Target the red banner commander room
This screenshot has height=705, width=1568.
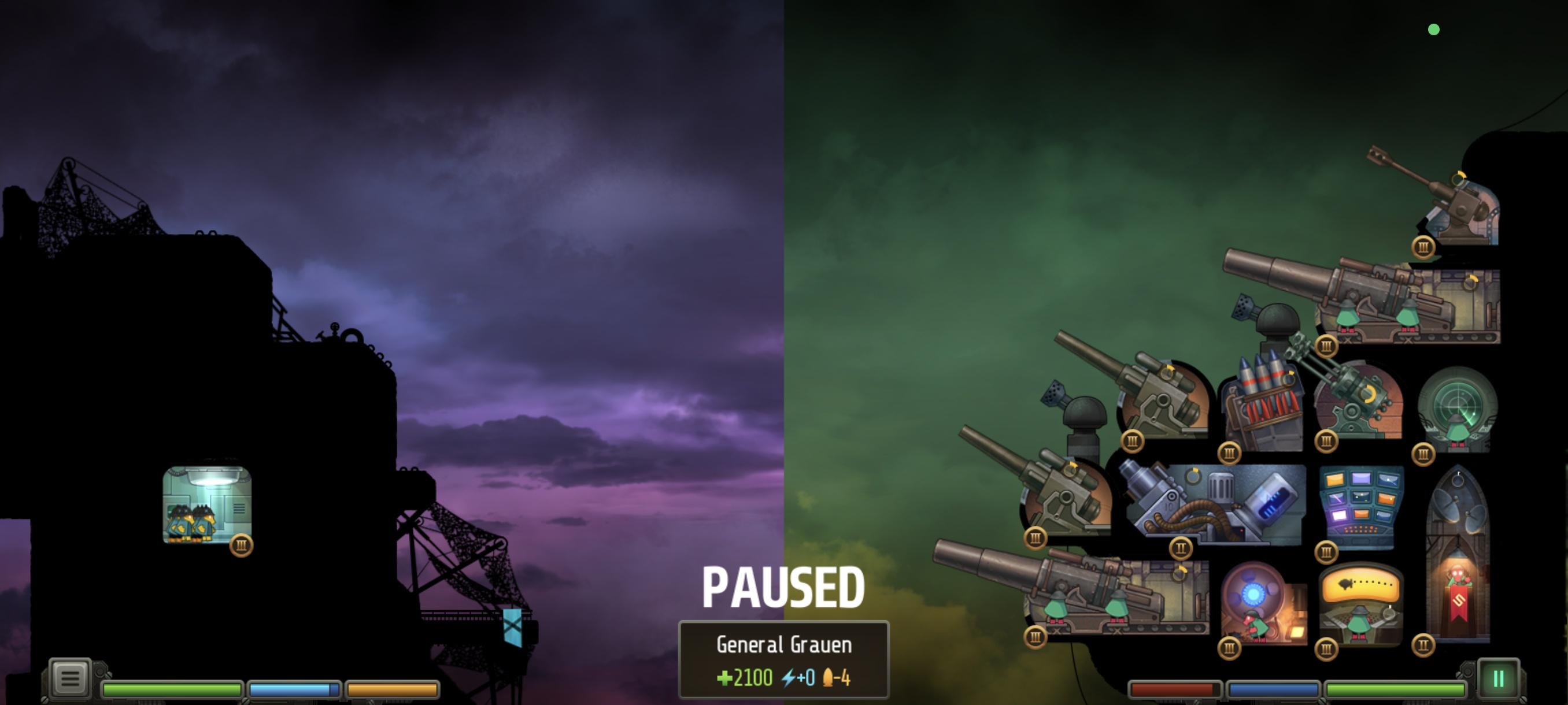point(1458,566)
